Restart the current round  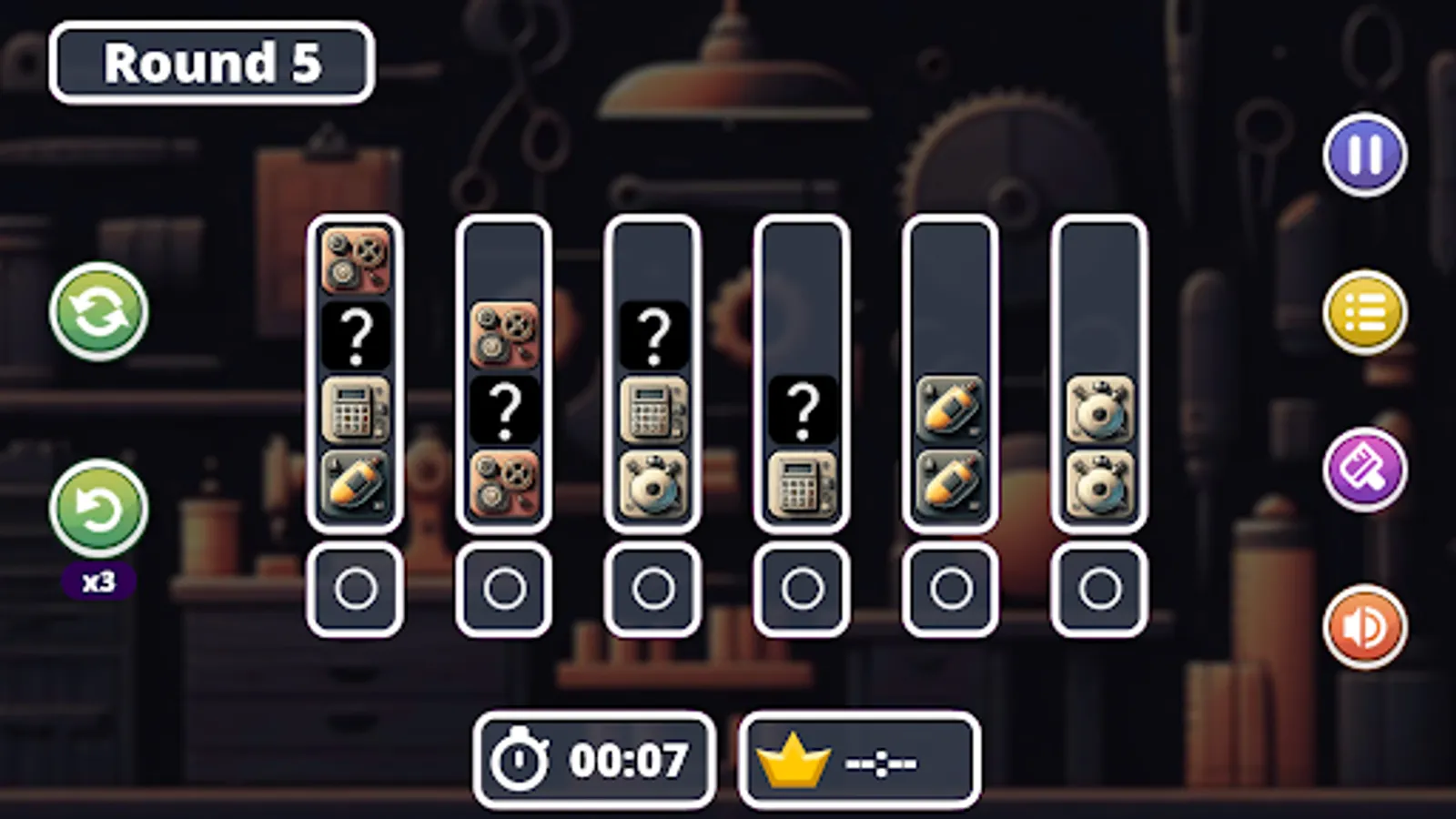(x=96, y=314)
